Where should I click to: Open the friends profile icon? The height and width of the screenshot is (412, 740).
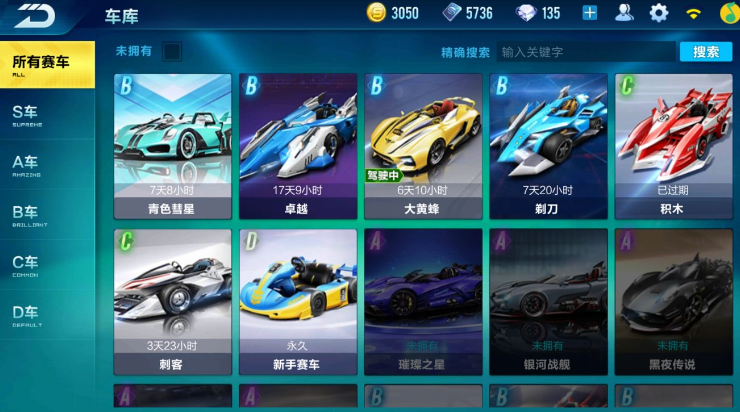[624, 13]
